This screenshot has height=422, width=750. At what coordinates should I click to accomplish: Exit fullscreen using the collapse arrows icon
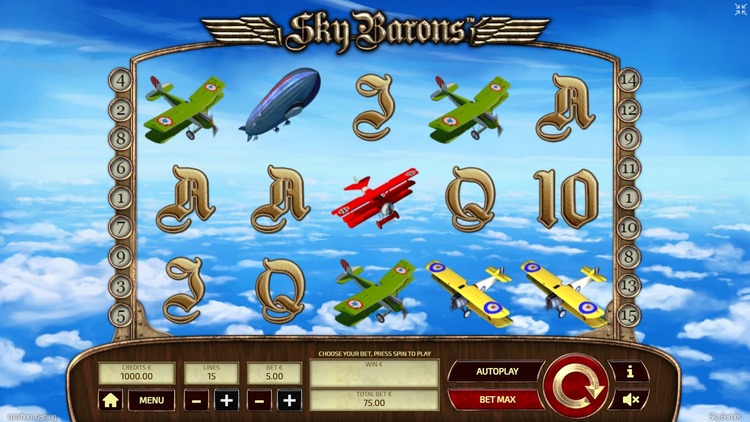(x=740, y=10)
